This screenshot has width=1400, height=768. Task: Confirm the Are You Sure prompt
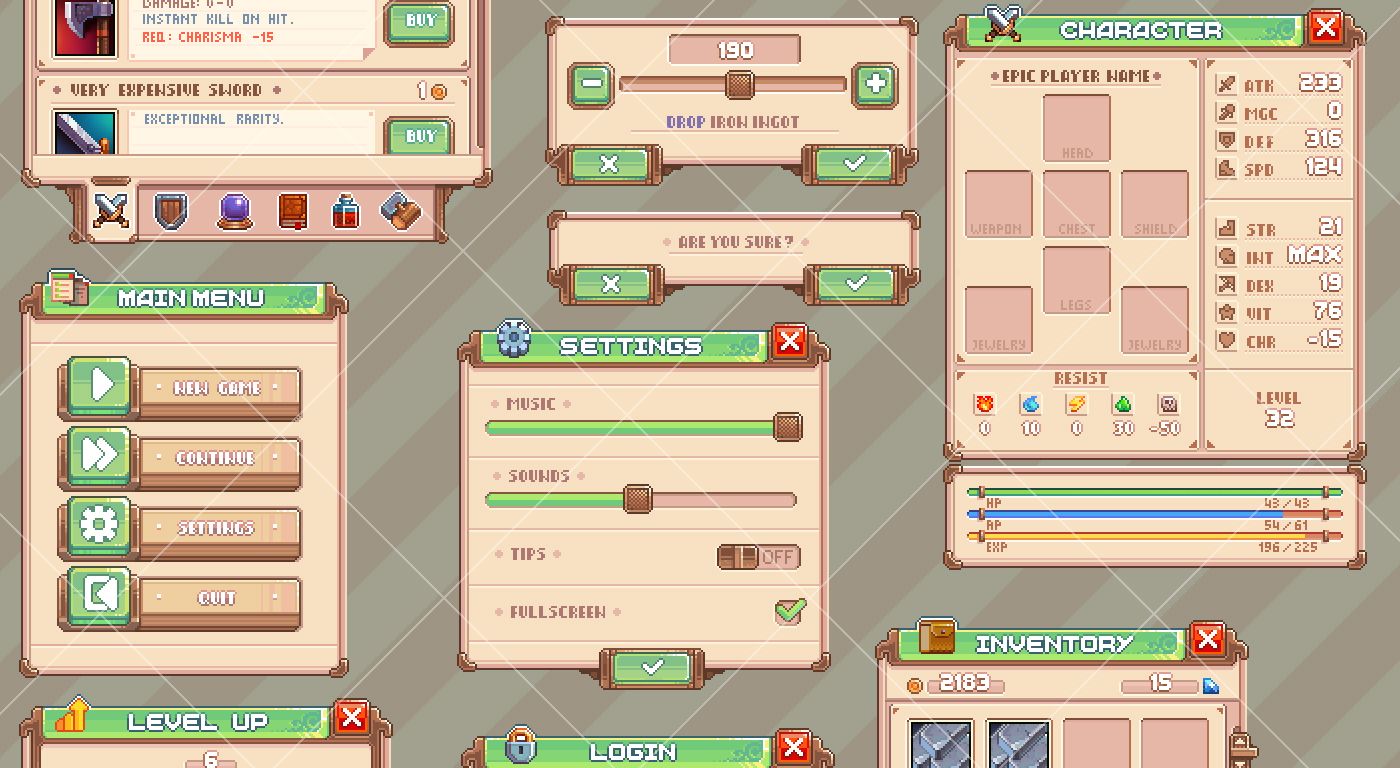point(856,285)
